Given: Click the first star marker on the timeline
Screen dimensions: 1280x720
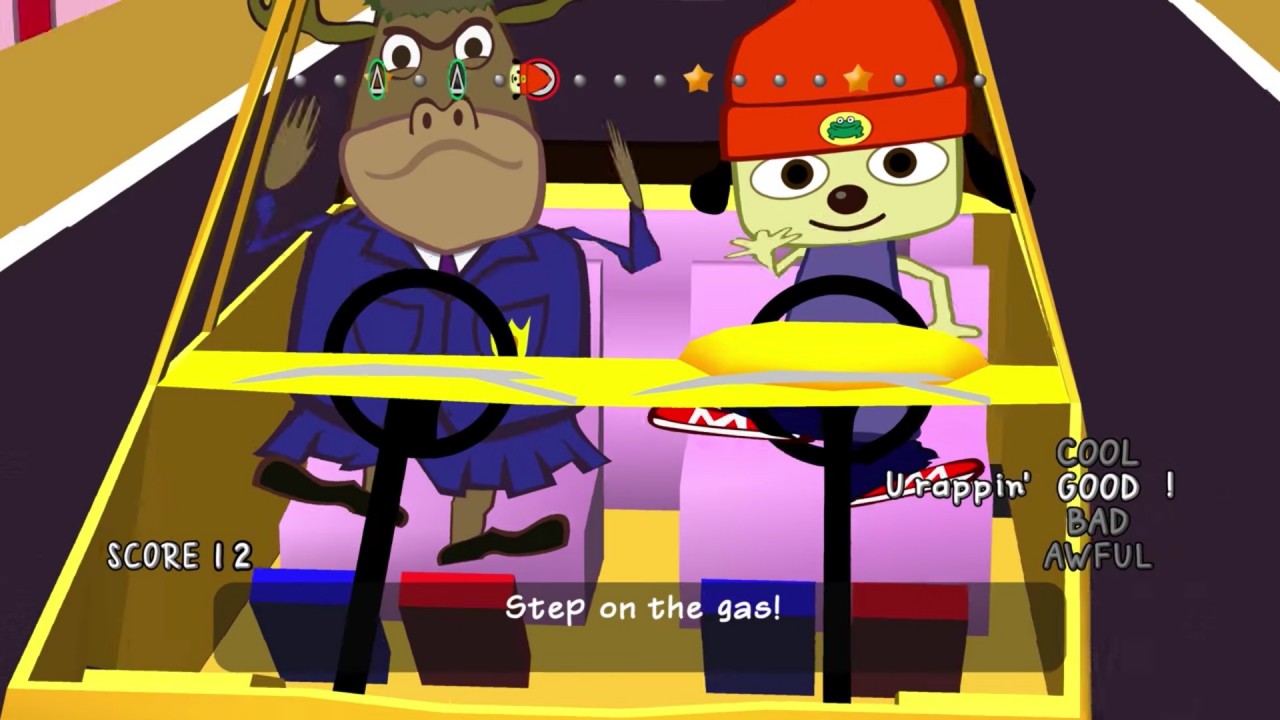Looking at the screenshot, I should pyautogui.click(x=697, y=80).
